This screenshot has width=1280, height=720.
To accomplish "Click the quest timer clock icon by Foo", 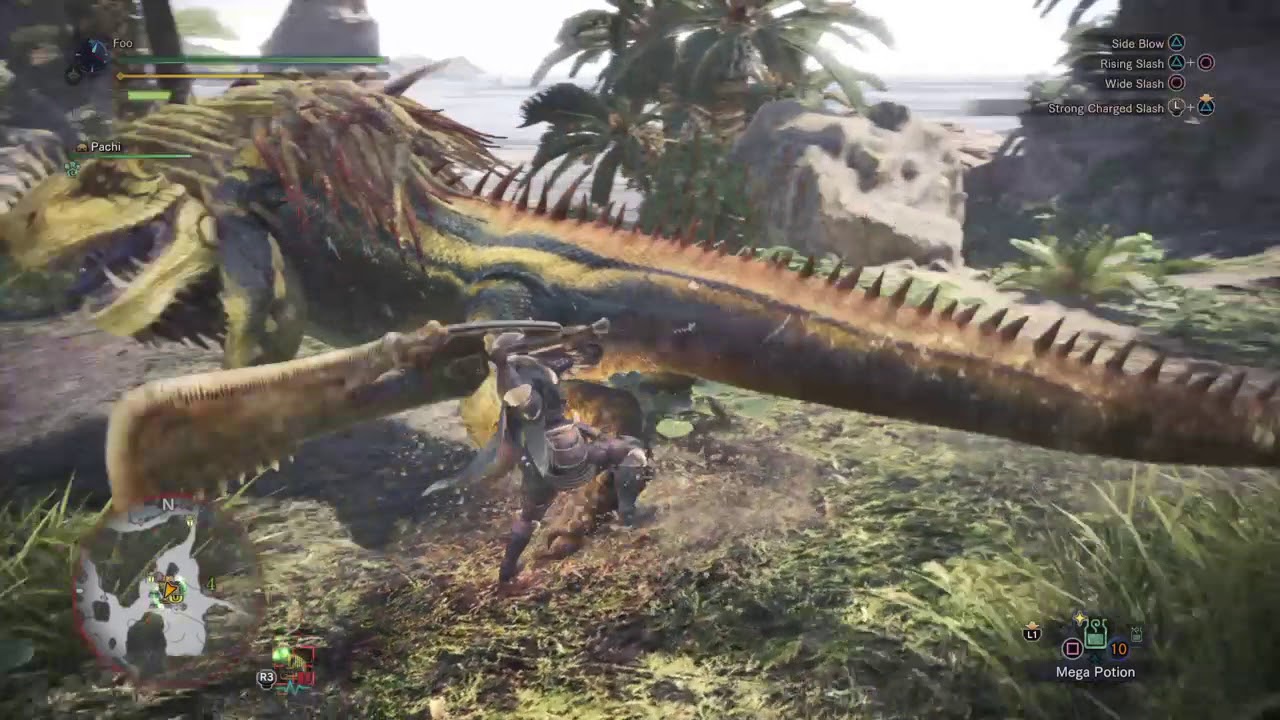I will point(91,55).
